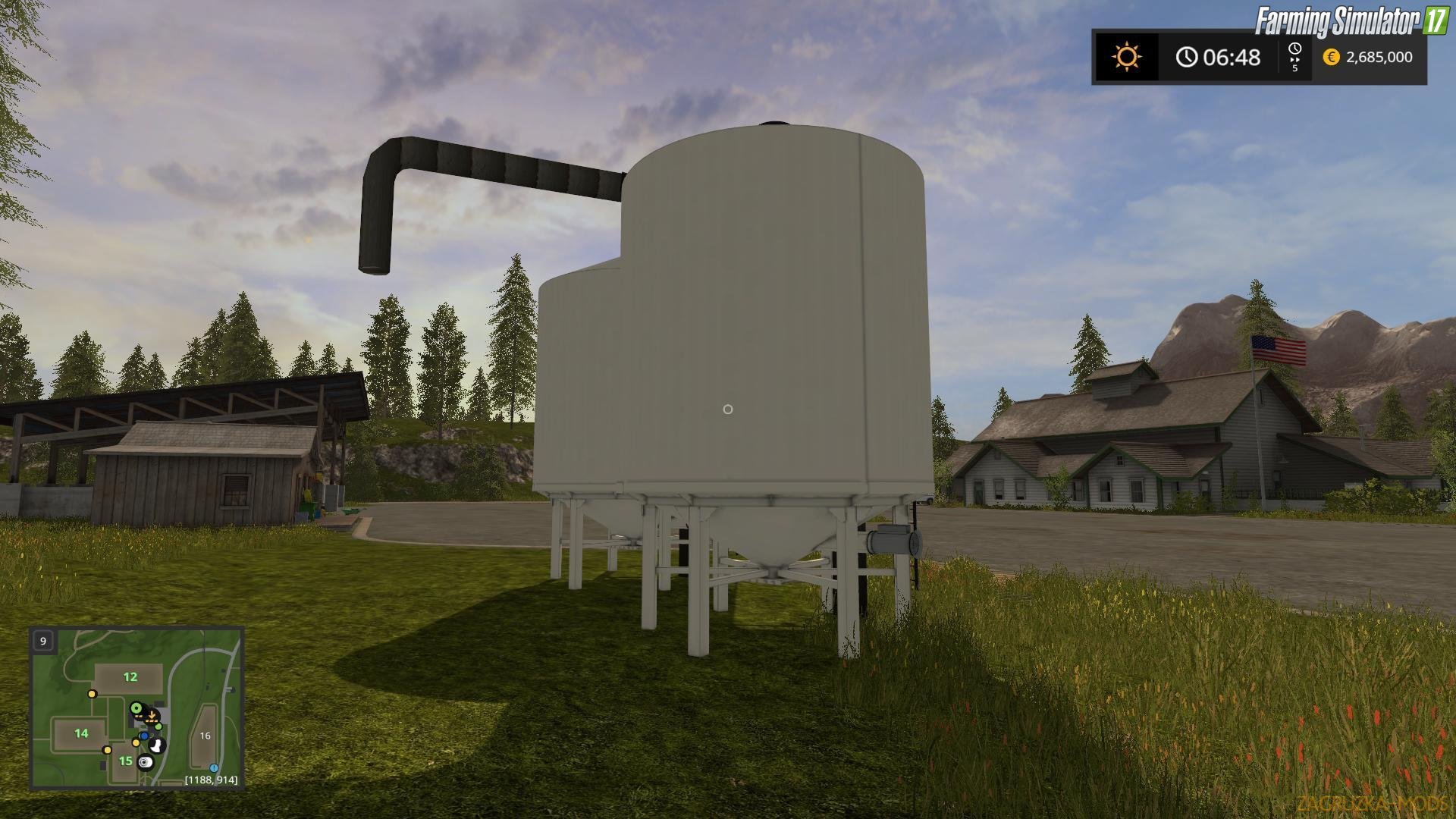Select the time-scale fast-forward icon showing 5
1456x819 pixels.
[1295, 56]
